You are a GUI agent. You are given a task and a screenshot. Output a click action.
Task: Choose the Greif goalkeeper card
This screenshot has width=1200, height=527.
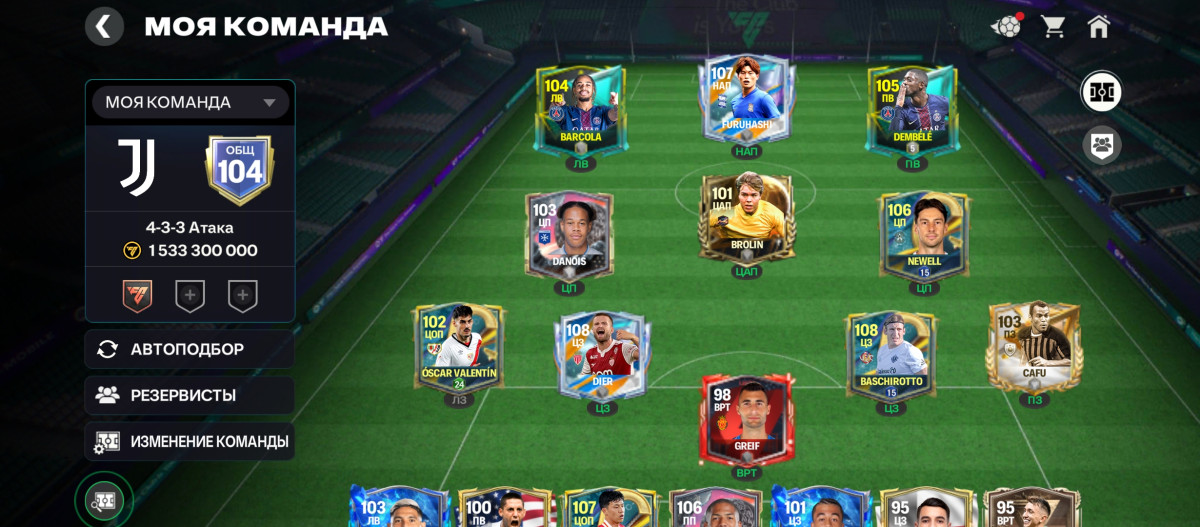746,418
